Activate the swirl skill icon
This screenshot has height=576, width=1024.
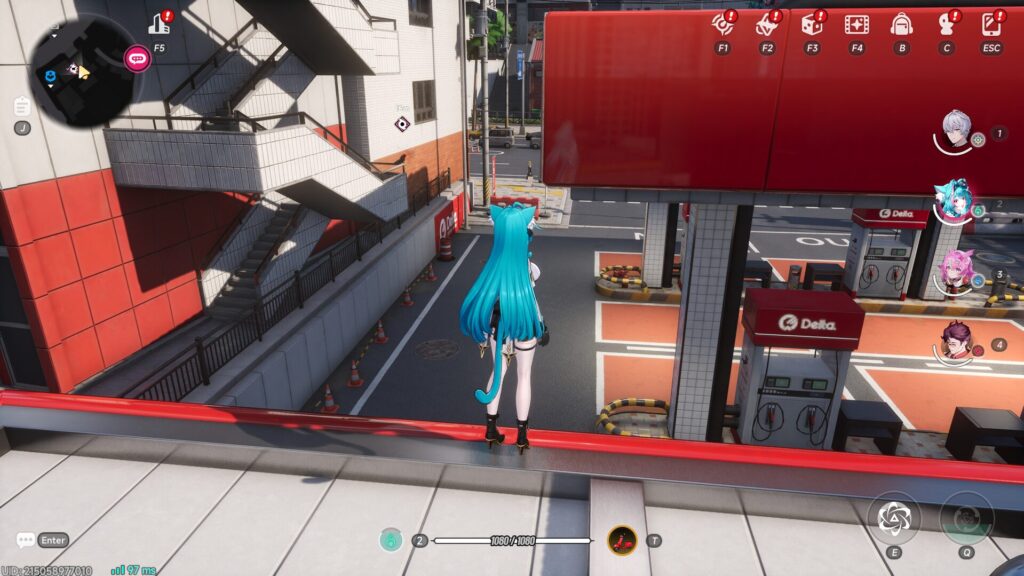892,517
